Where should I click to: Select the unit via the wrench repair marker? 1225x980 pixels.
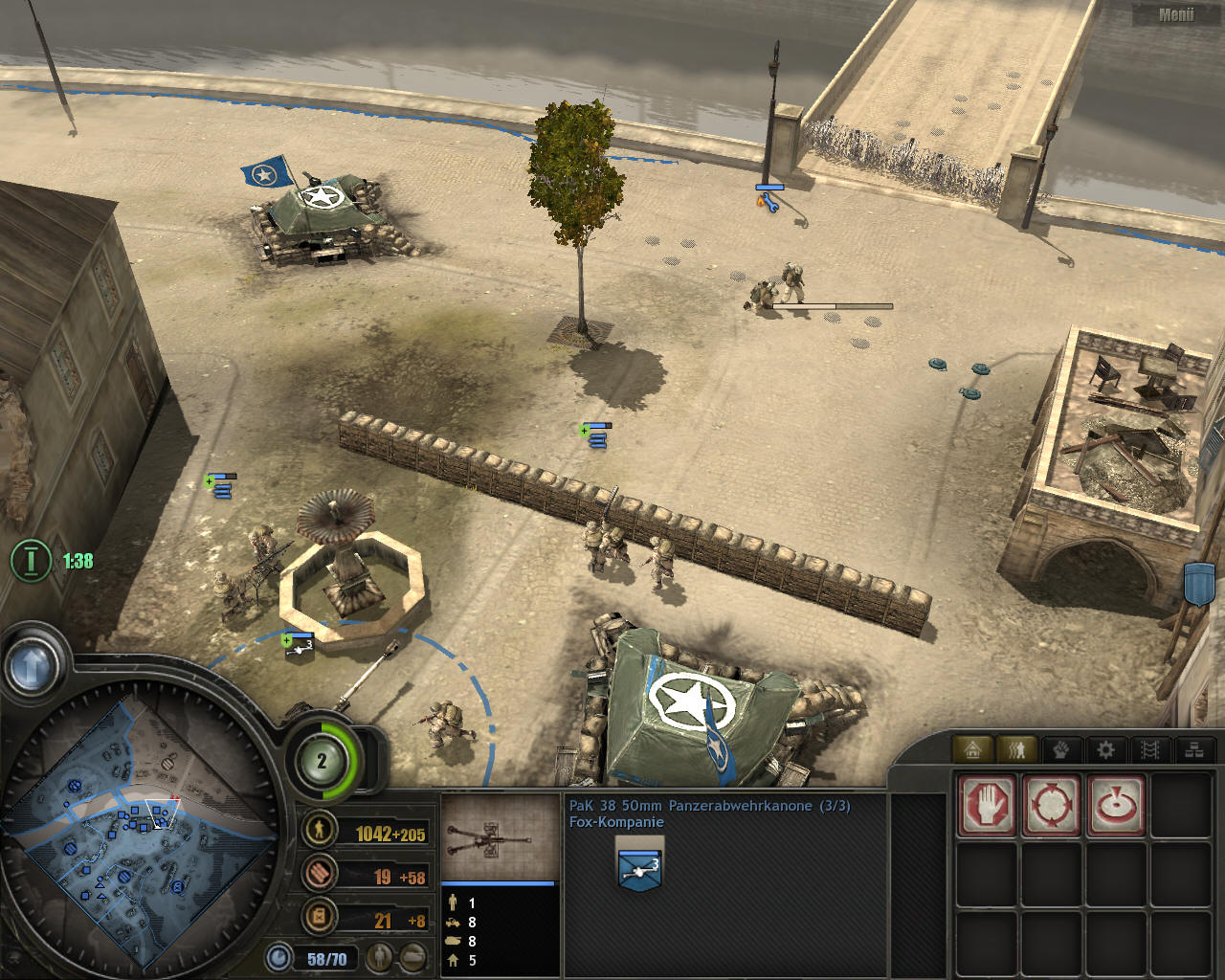[x=768, y=200]
